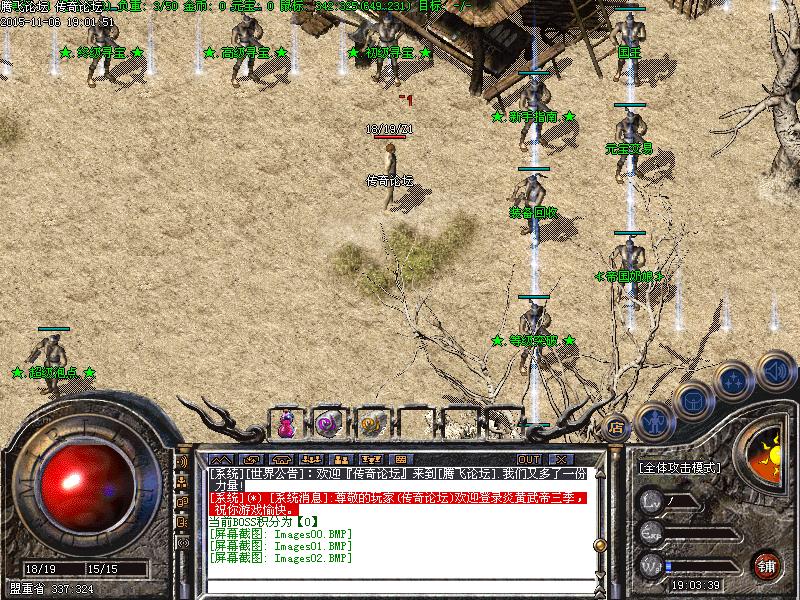
Task: Open the bag inventory round button
Action: point(693,402)
